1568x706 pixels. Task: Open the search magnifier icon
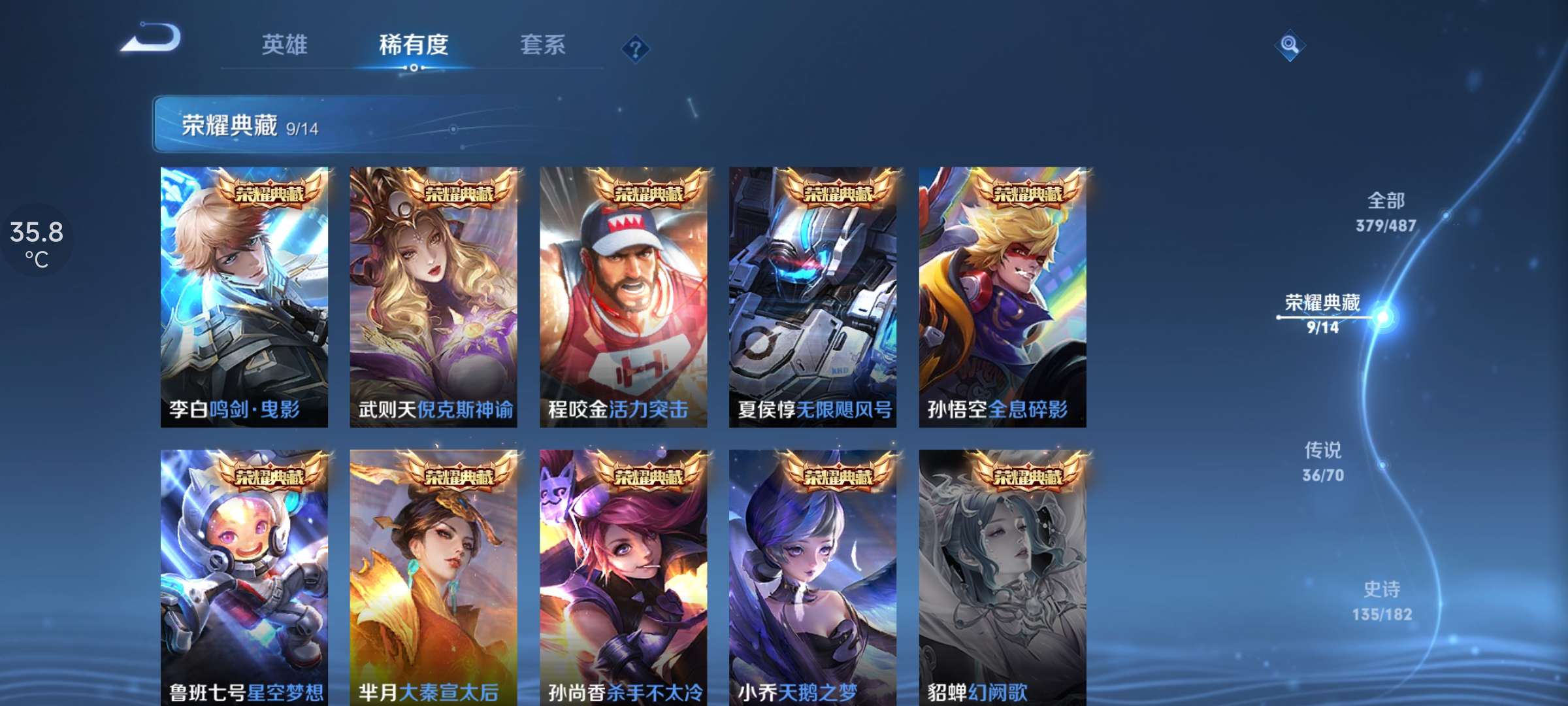click(1290, 45)
